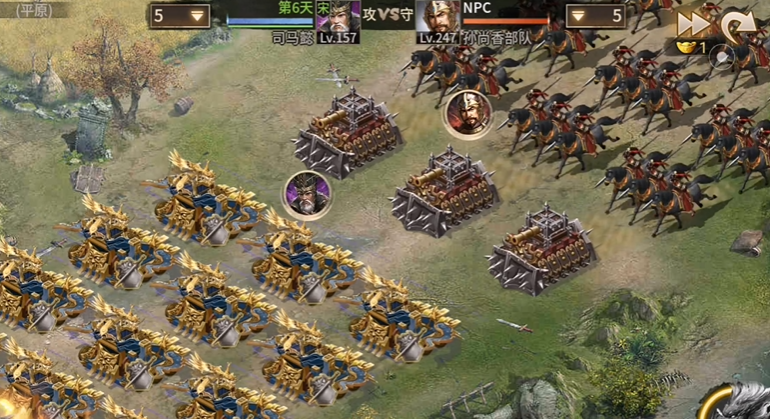Click the fast-forward battle speed button
Screen dimensions: 770x419
point(691,23)
